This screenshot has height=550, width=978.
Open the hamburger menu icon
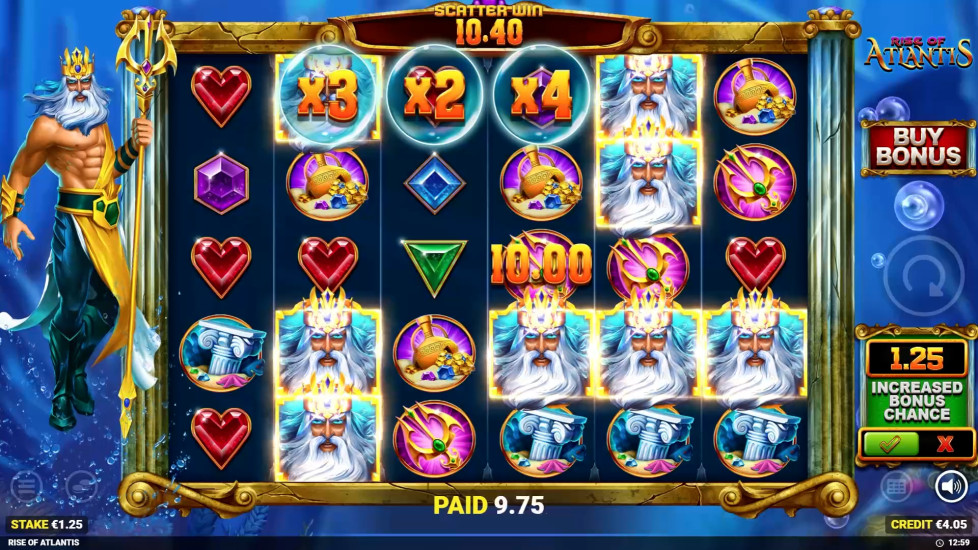coord(26,487)
